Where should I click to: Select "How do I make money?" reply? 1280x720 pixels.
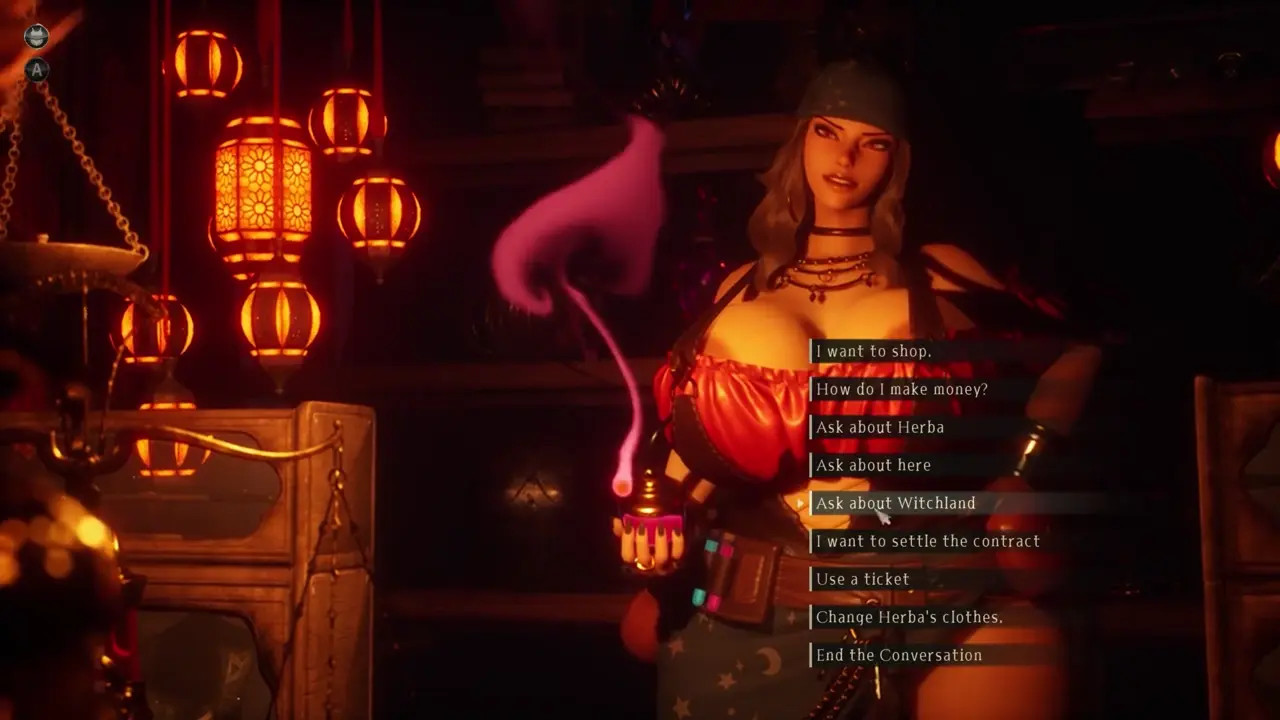coord(901,389)
